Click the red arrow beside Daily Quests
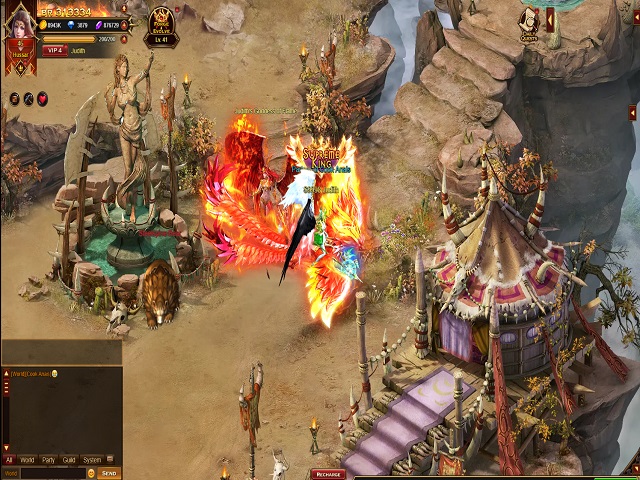This screenshot has height=480, width=640. coord(549,18)
